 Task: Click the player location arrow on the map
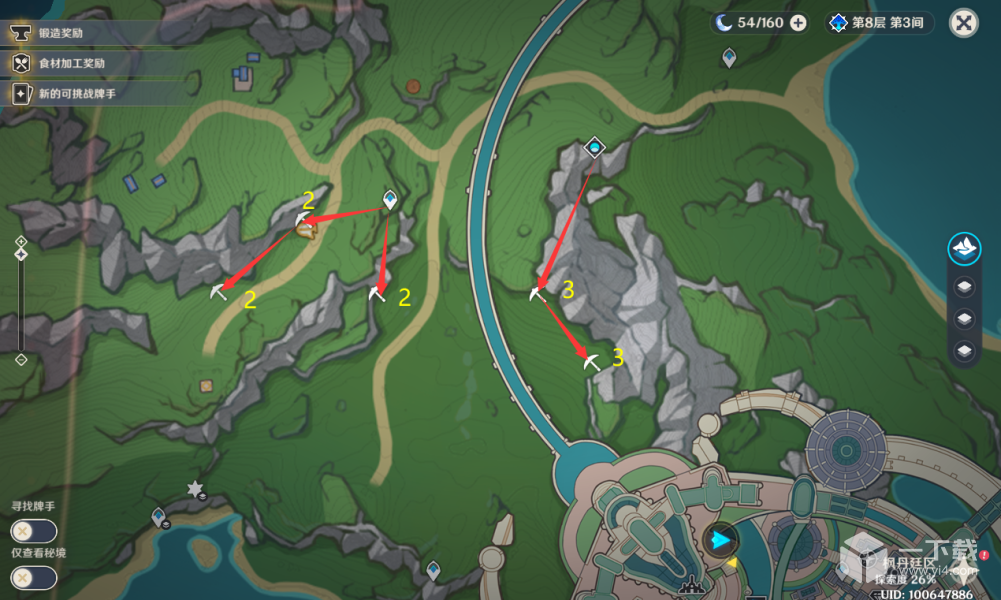coord(719,541)
